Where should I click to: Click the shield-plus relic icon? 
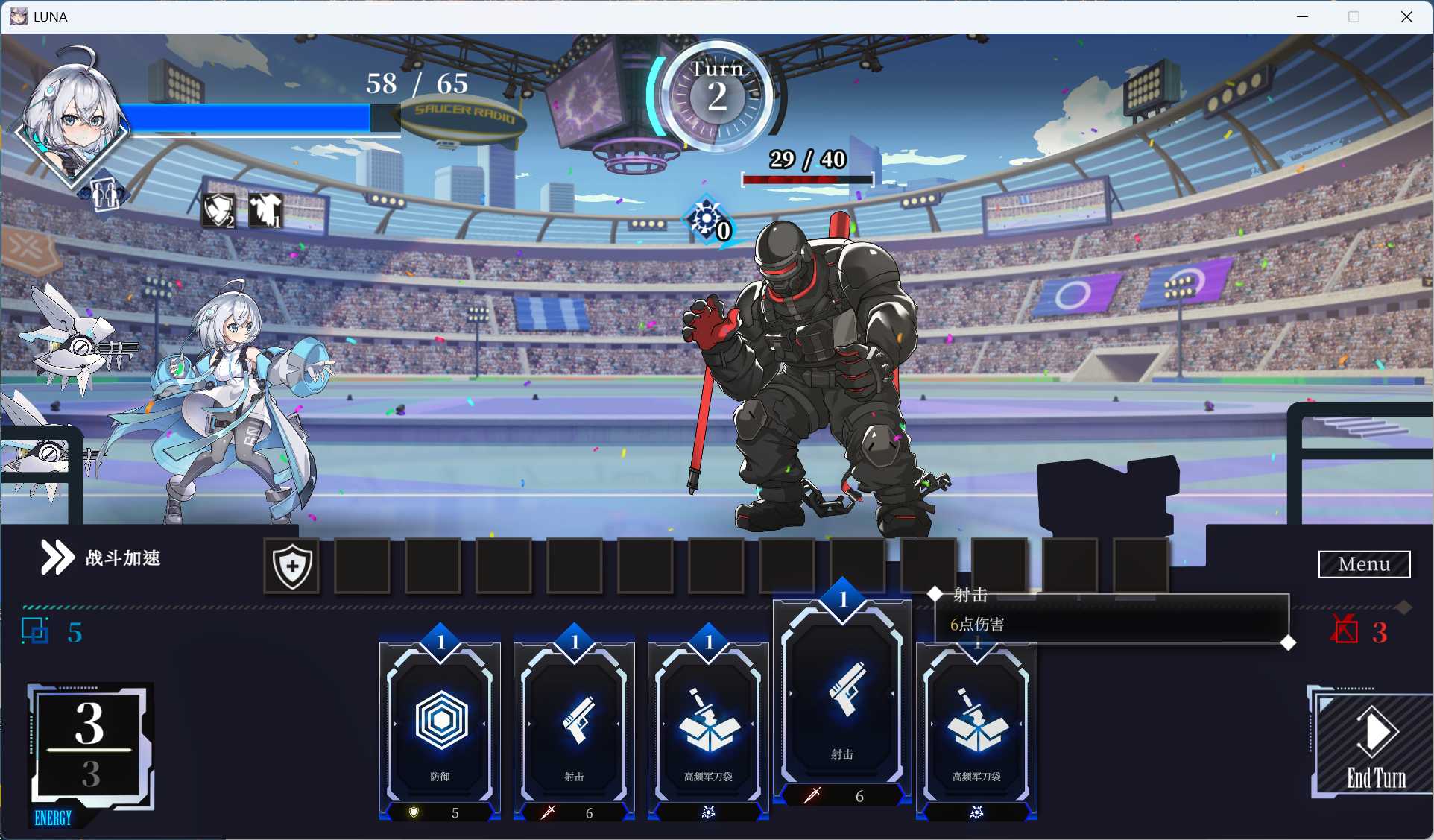point(291,567)
